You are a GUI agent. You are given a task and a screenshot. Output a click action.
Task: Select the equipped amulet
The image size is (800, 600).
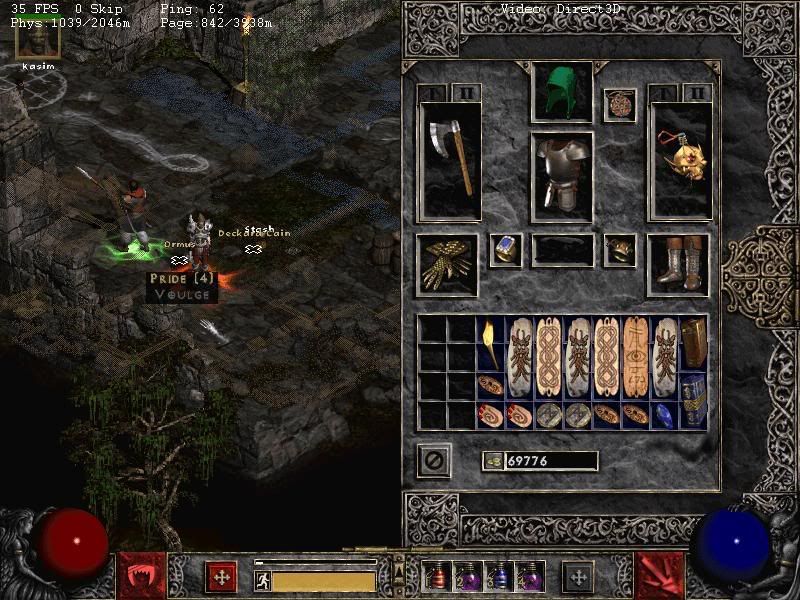coord(620,105)
